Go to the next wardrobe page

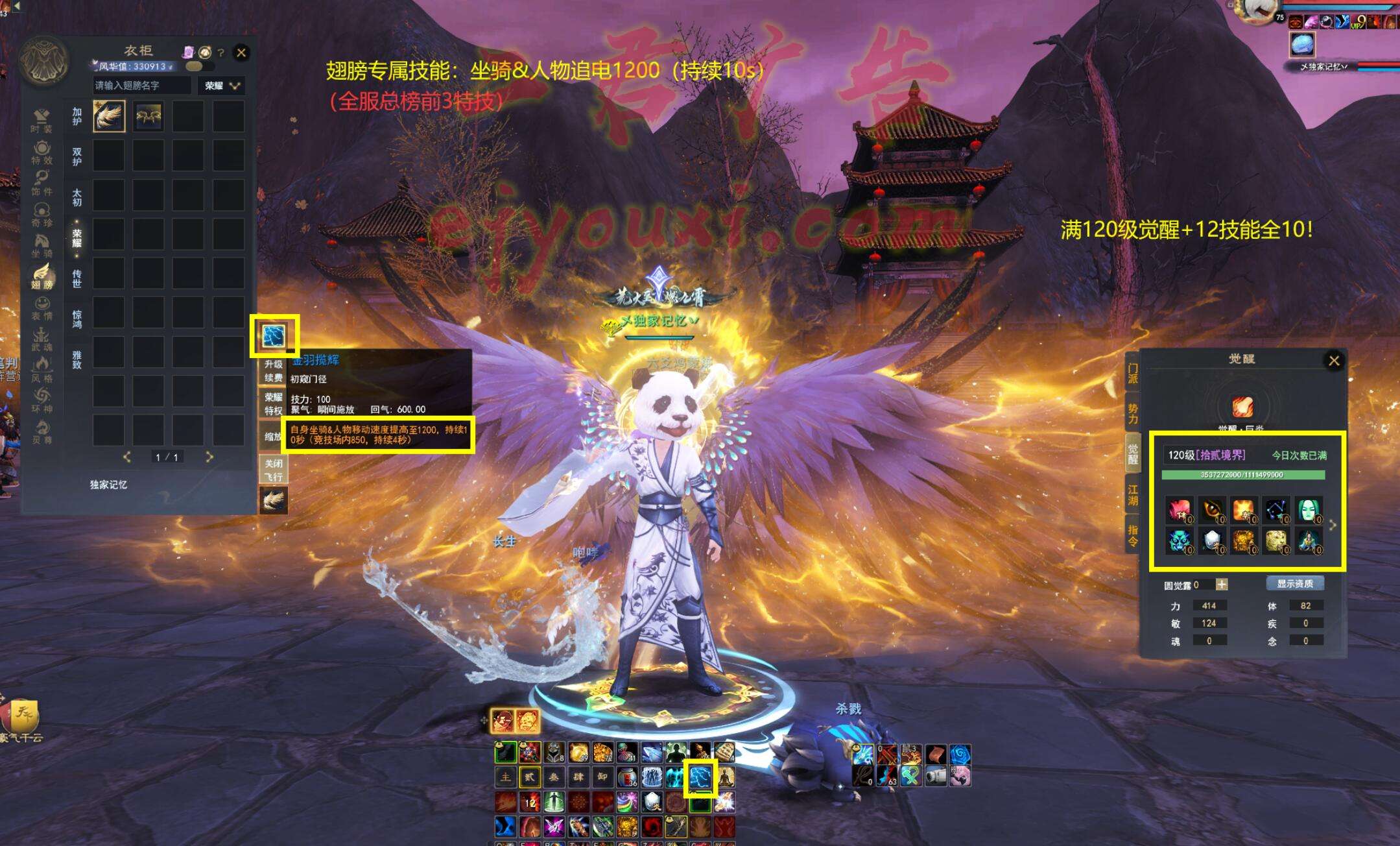(x=209, y=457)
